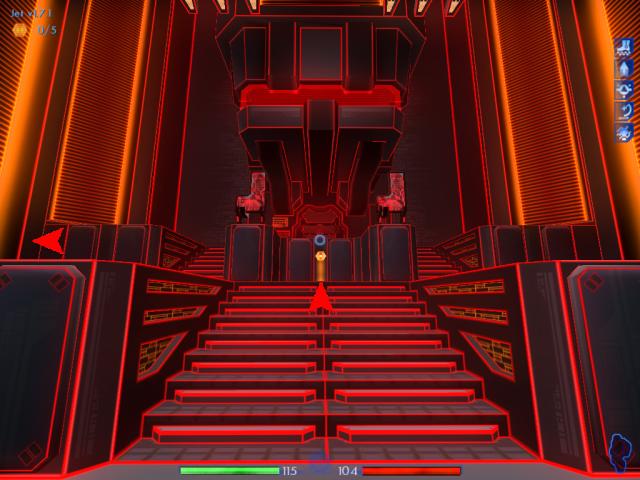
Task: Select the boot-shaped subroutine icon
Action: pyautogui.click(x=624, y=47)
